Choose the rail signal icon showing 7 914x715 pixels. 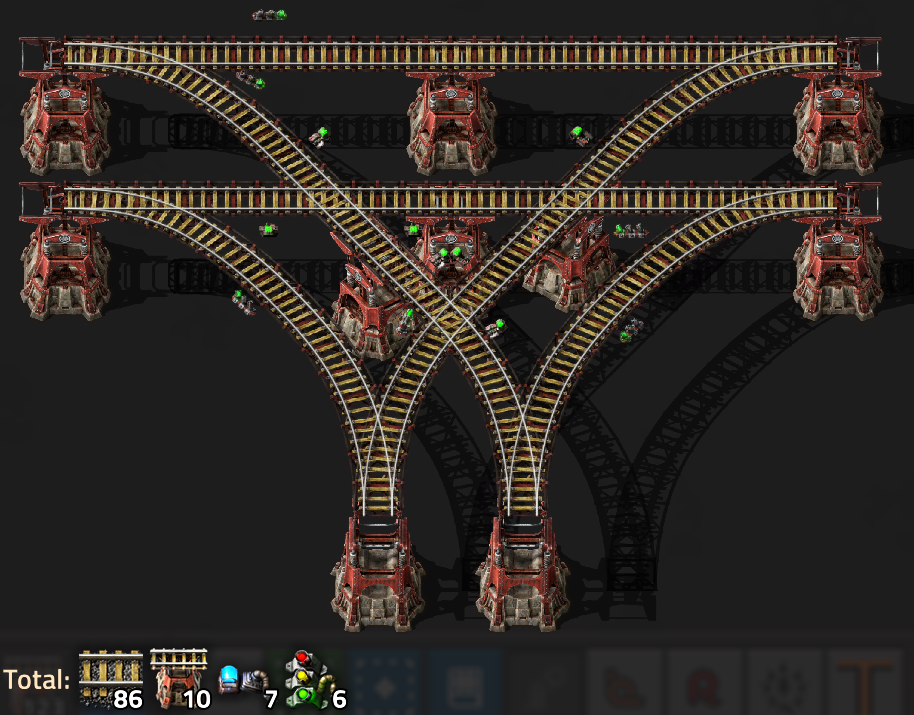click(x=245, y=681)
